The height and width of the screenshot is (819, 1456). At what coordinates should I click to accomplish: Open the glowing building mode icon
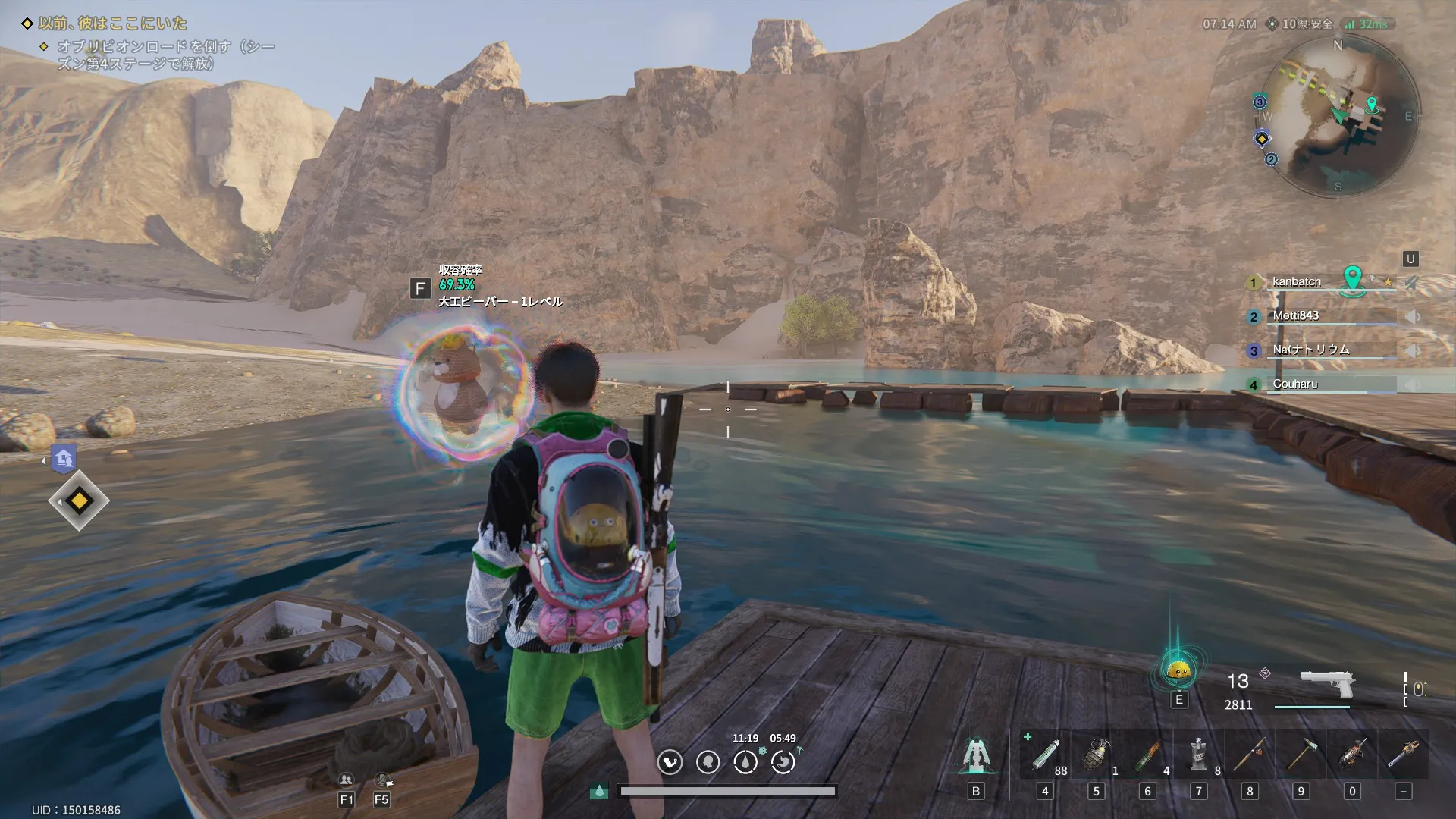pyautogui.click(x=975, y=755)
